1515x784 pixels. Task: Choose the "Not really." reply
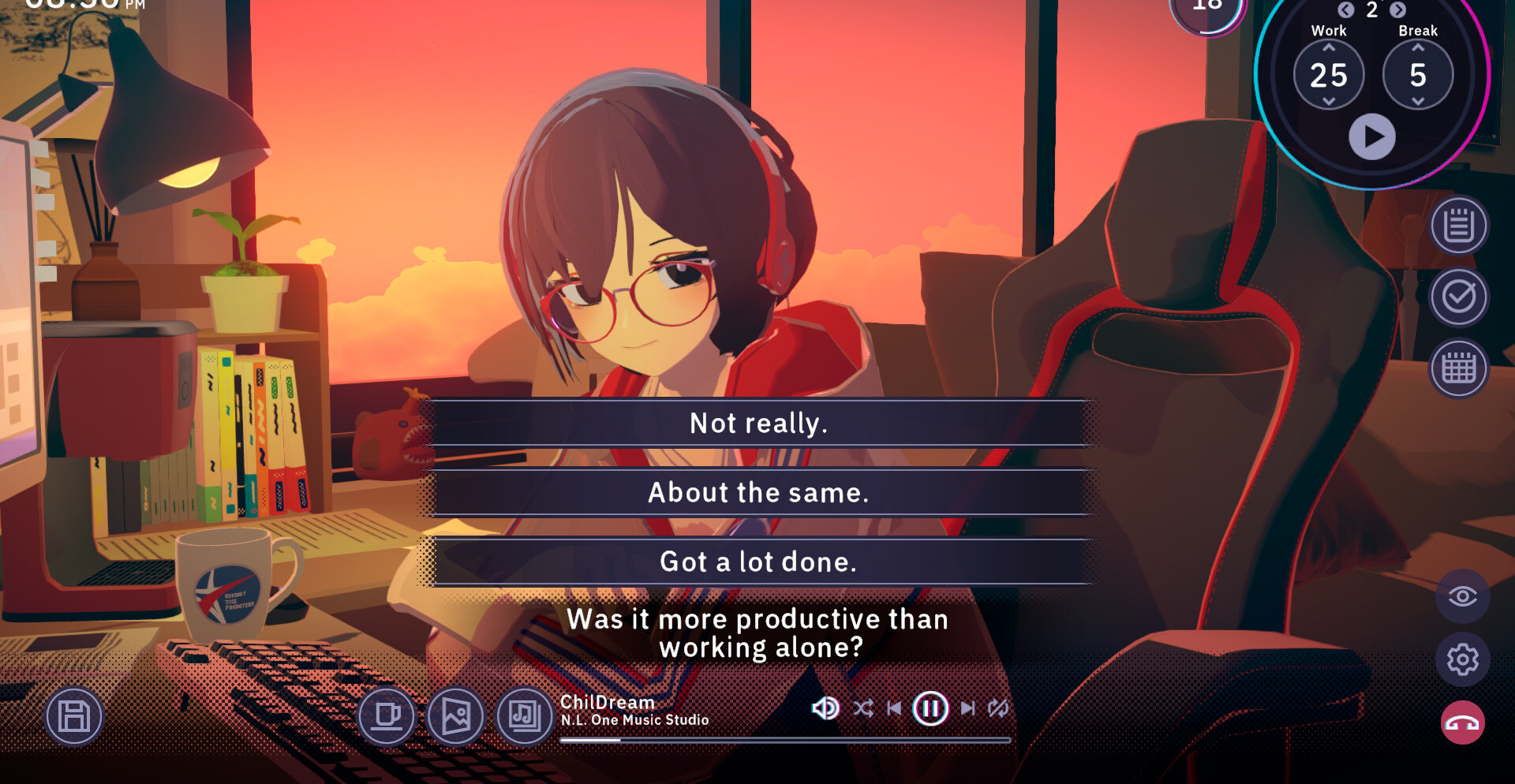(758, 424)
